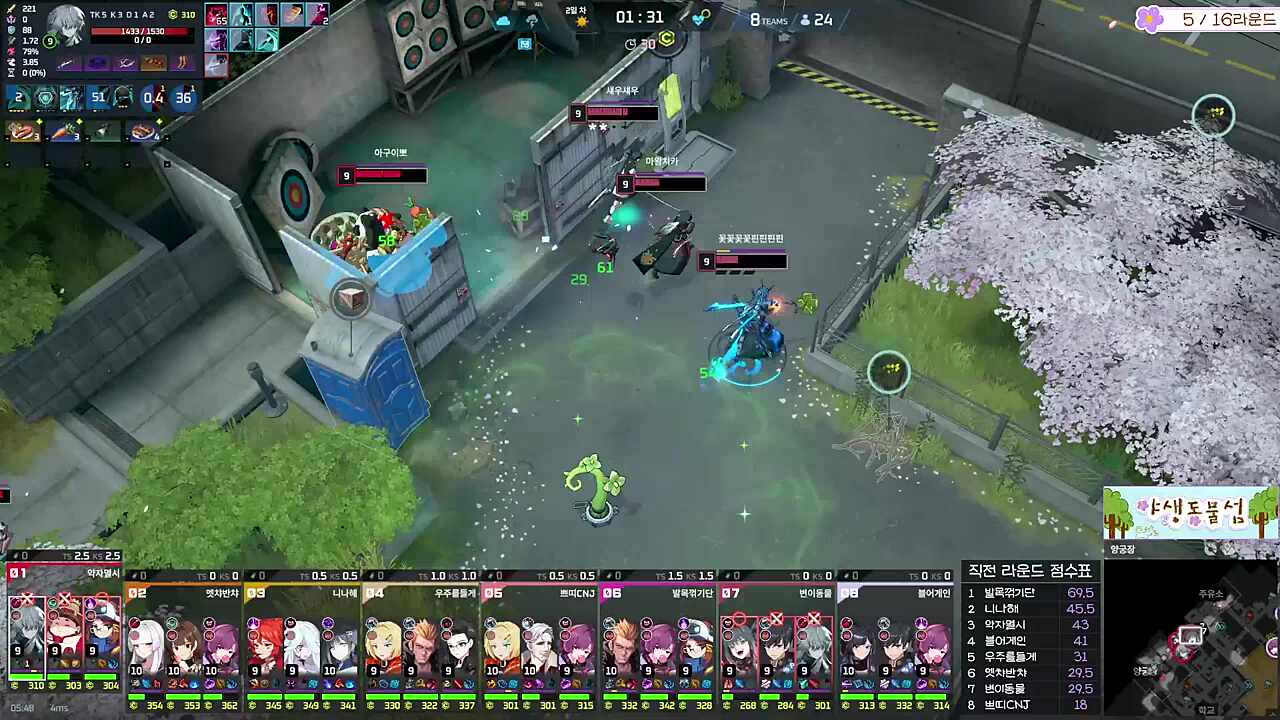Select the sausage food item slot
Viewport: 1280px width, 720px height.
point(24,132)
